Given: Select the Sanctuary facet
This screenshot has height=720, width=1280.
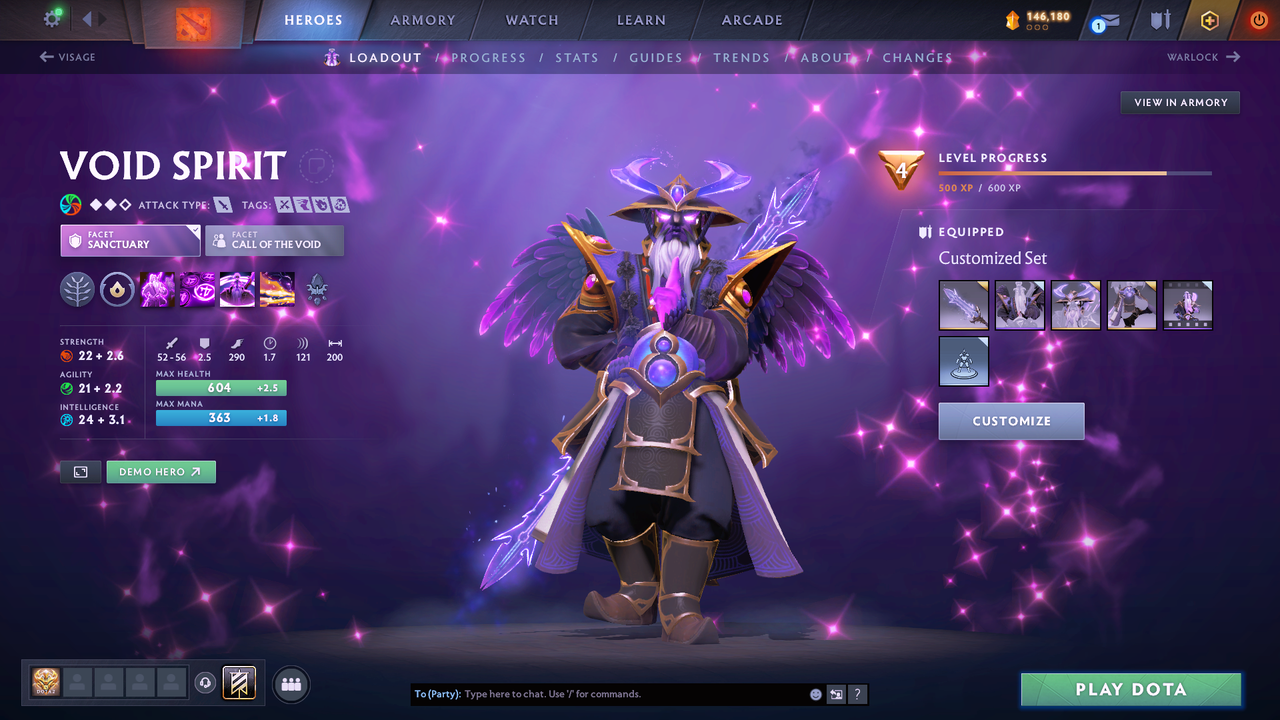Looking at the screenshot, I should 130,240.
